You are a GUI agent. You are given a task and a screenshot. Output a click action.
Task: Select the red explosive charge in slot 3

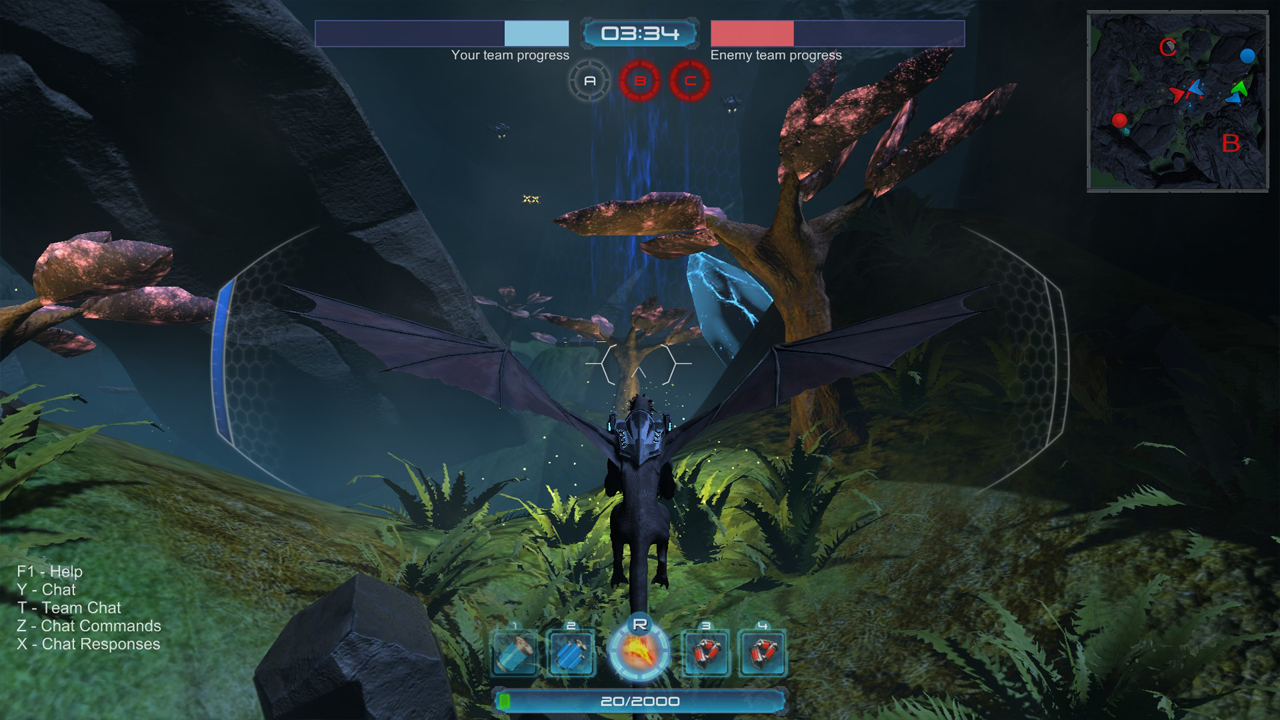pyautogui.click(x=706, y=652)
